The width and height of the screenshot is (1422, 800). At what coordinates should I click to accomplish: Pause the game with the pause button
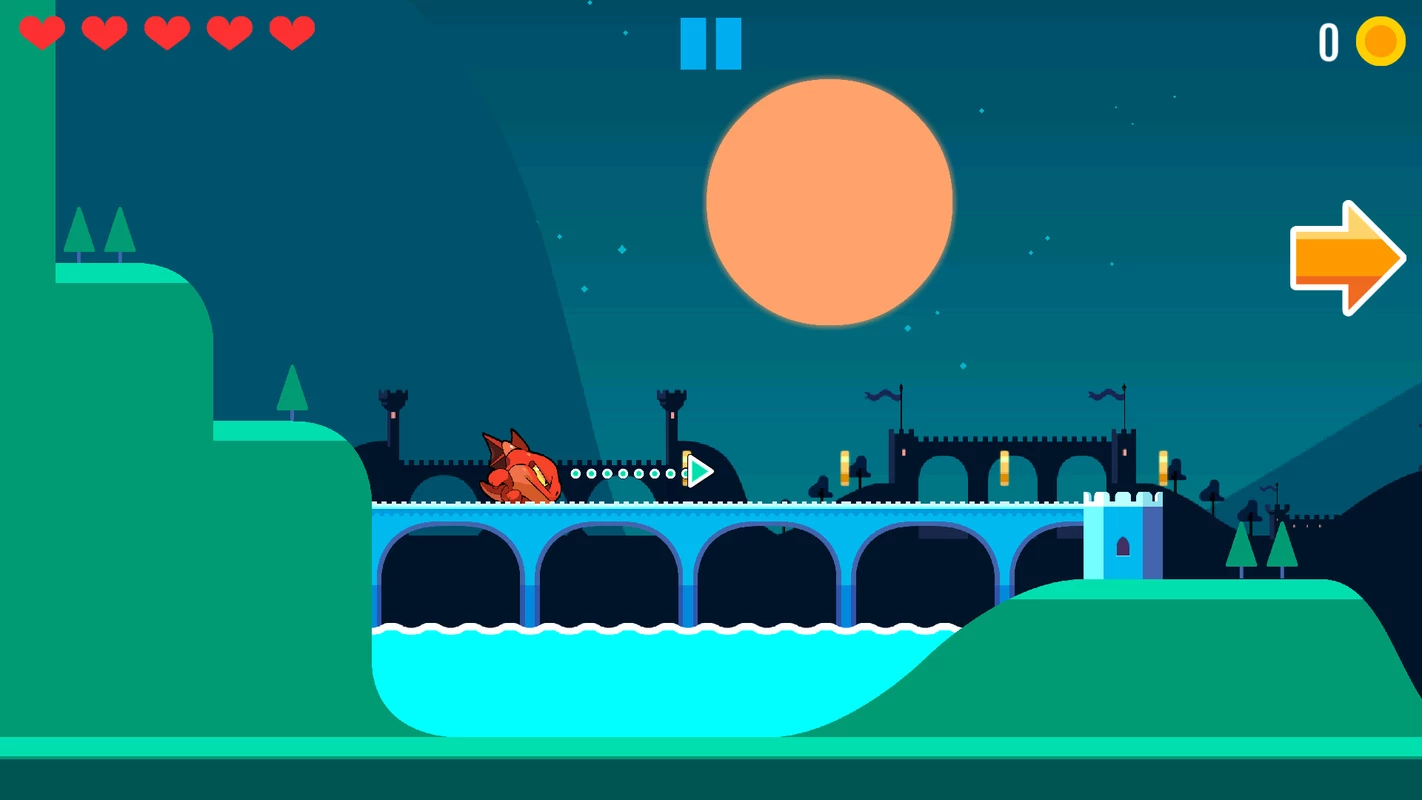pyautogui.click(x=711, y=44)
